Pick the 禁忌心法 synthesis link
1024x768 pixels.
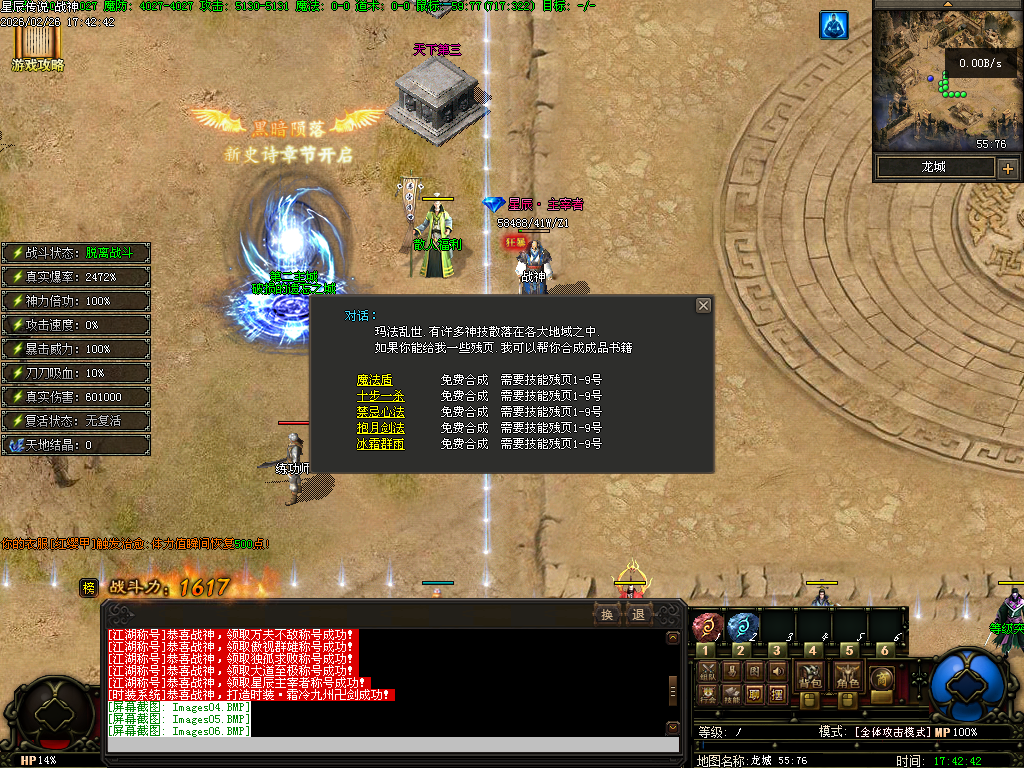tap(381, 412)
